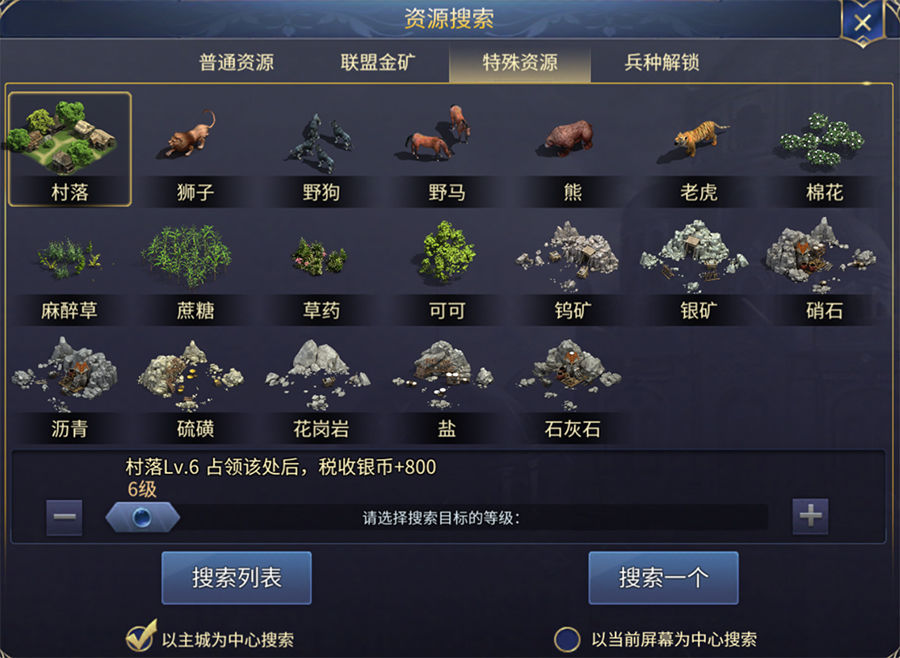Image resolution: width=900 pixels, height=658 pixels.
Task: Select the 硫磺 sulfur resource
Action: [x=195, y=386]
